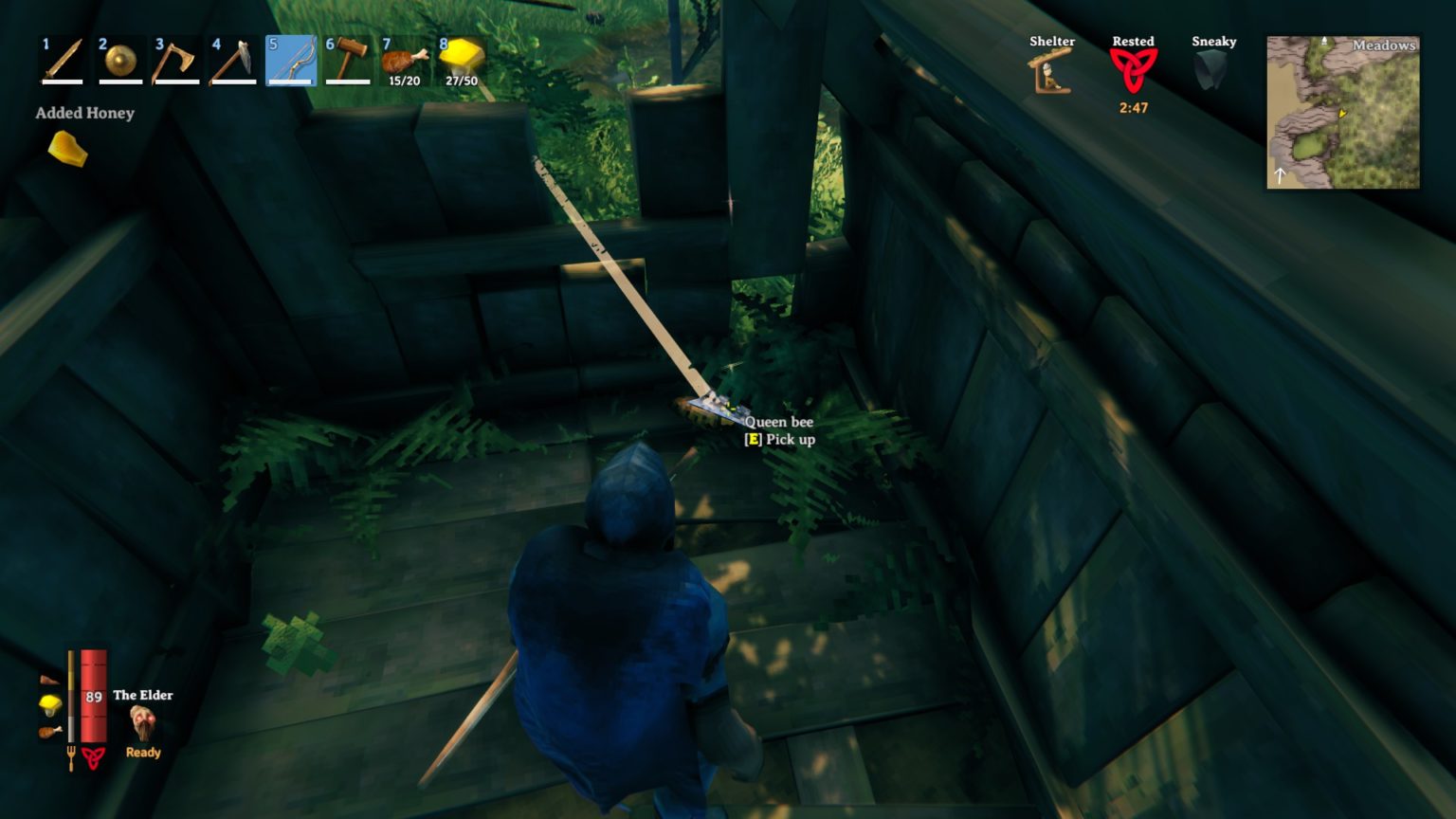Click the honey stack showing 27/50

[x=459, y=62]
